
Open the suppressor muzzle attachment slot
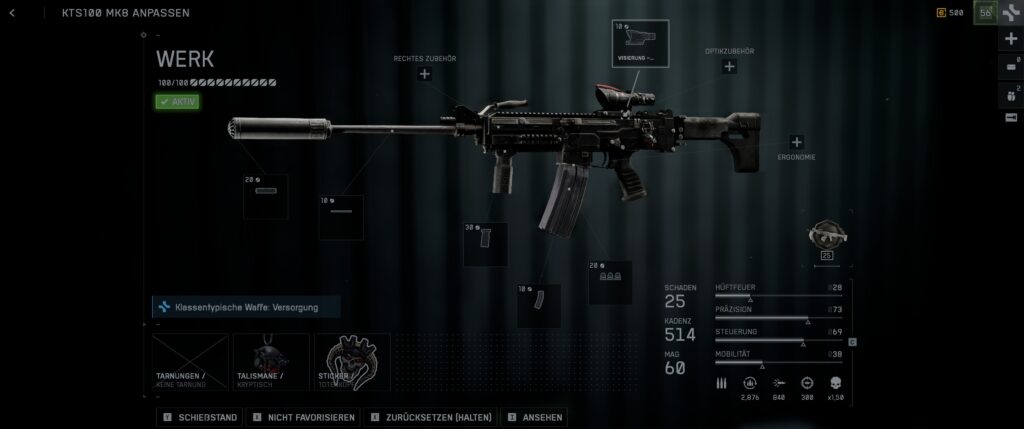click(x=265, y=197)
